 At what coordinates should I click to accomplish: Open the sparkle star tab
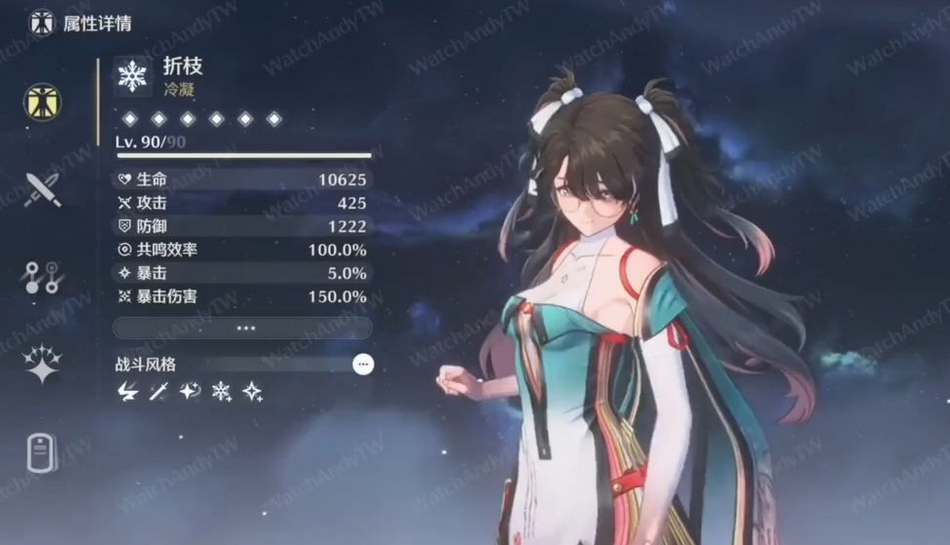click(43, 365)
